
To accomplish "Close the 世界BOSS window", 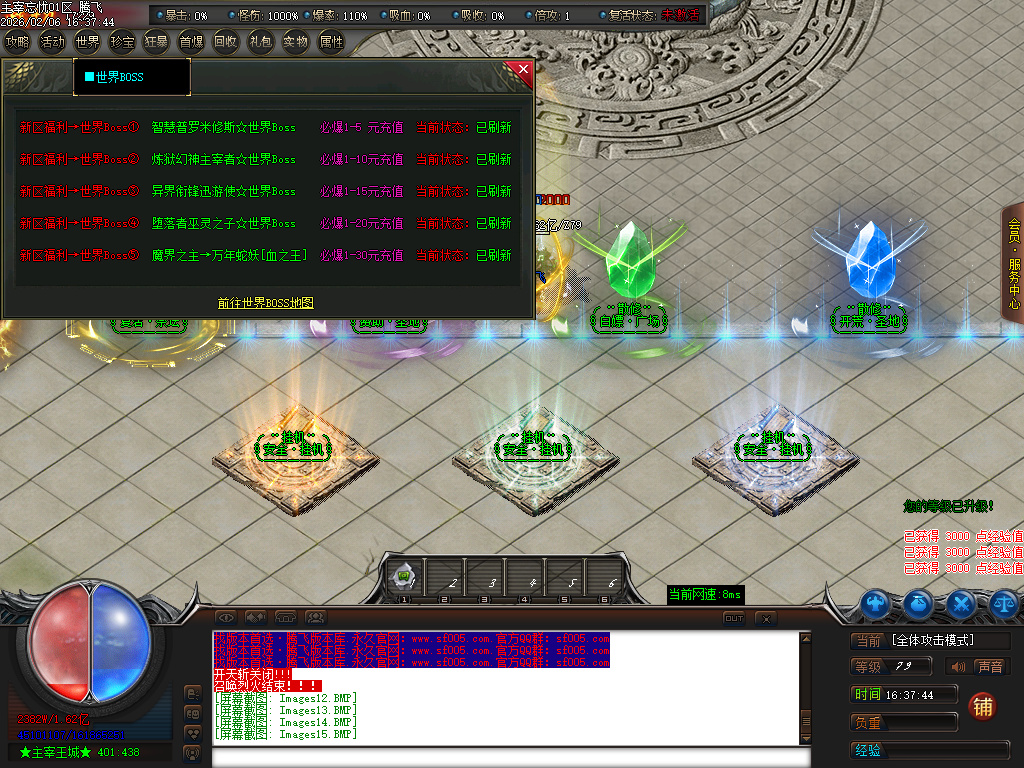I will (522, 70).
